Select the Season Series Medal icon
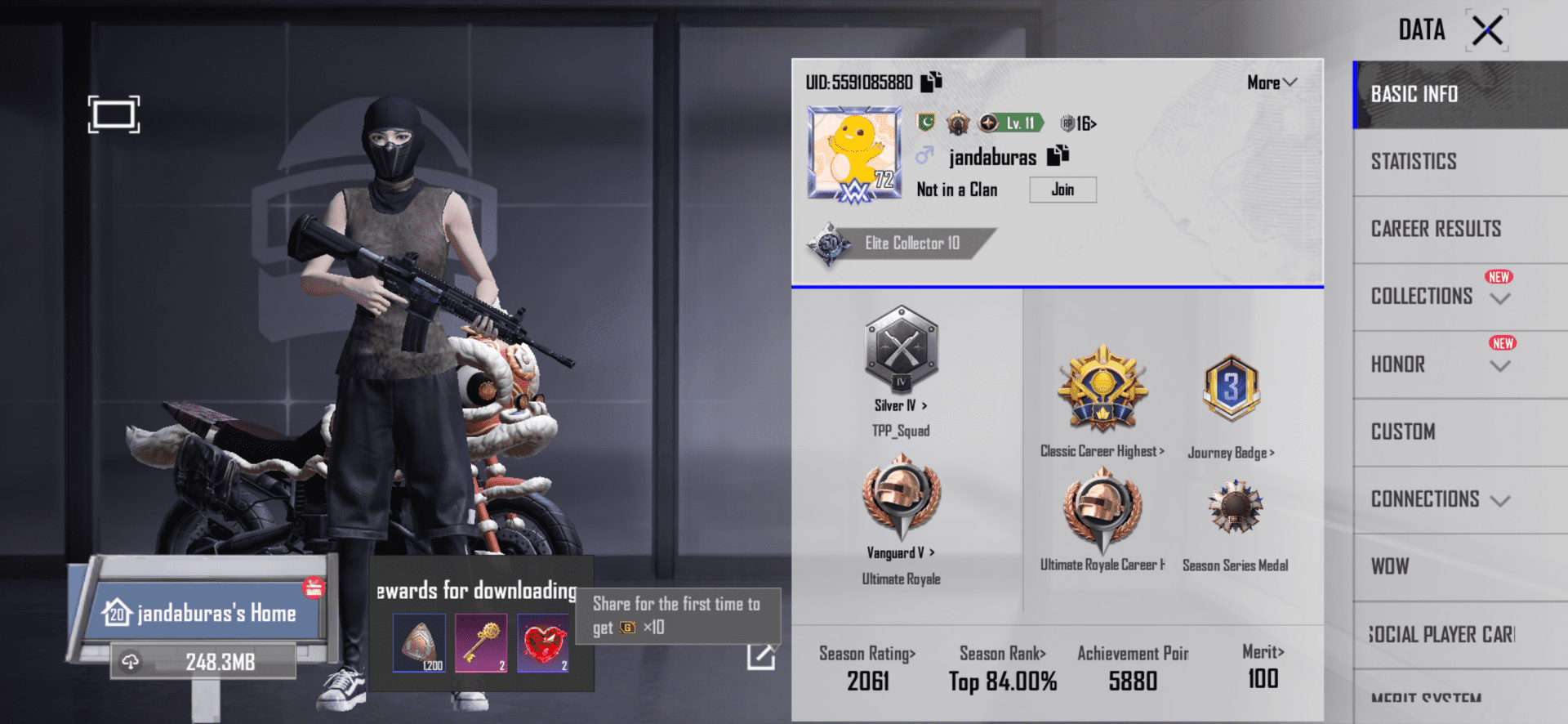The width and height of the screenshot is (1568, 724). (x=1235, y=507)
